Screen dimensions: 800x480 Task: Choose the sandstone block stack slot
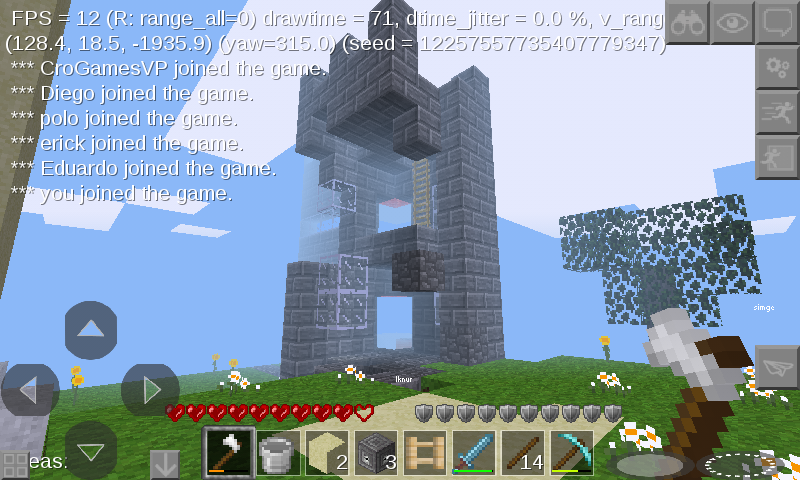[x=326, y=453]
